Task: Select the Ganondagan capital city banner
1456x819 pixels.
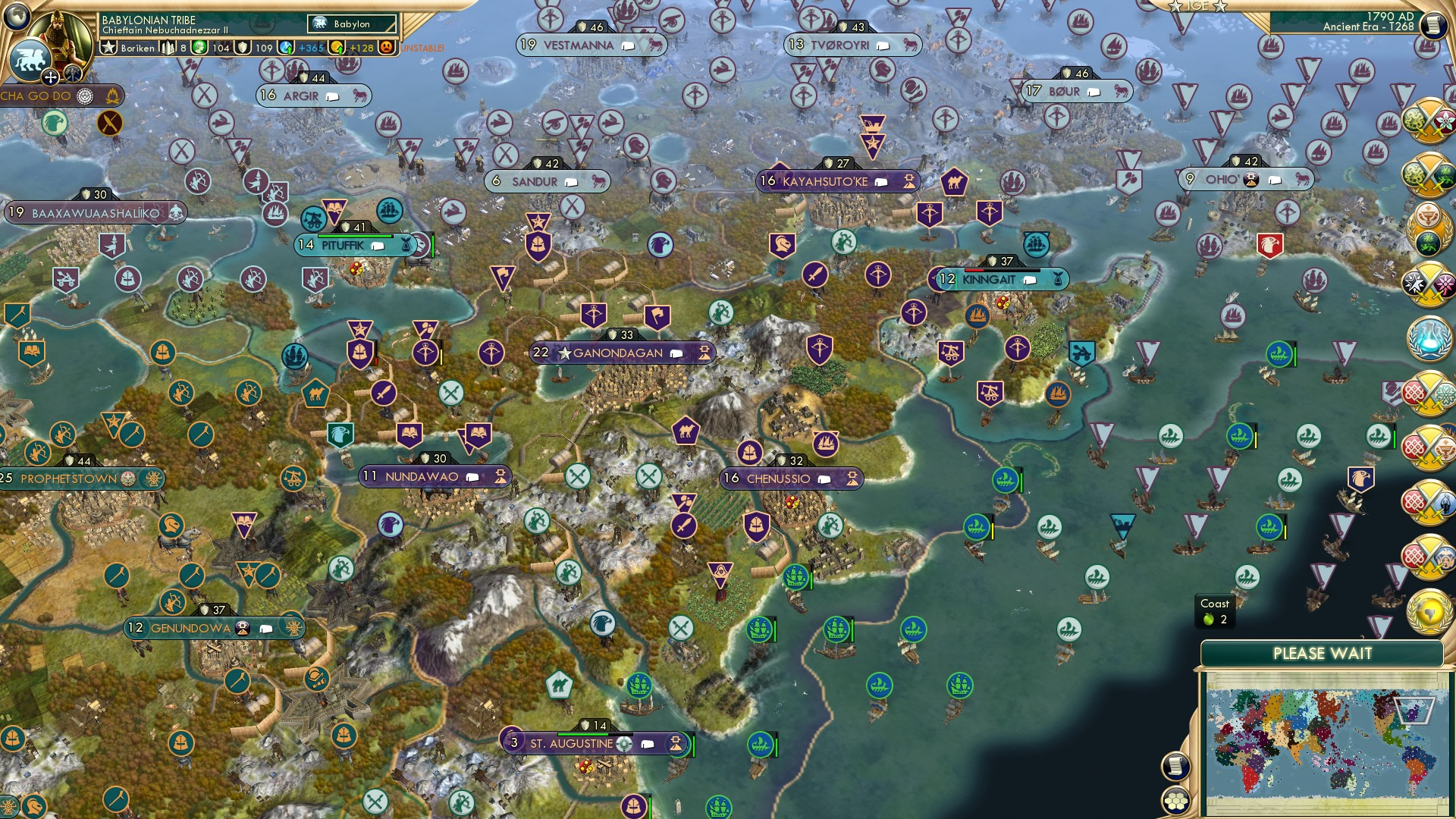Action: [x=622, y=352]
